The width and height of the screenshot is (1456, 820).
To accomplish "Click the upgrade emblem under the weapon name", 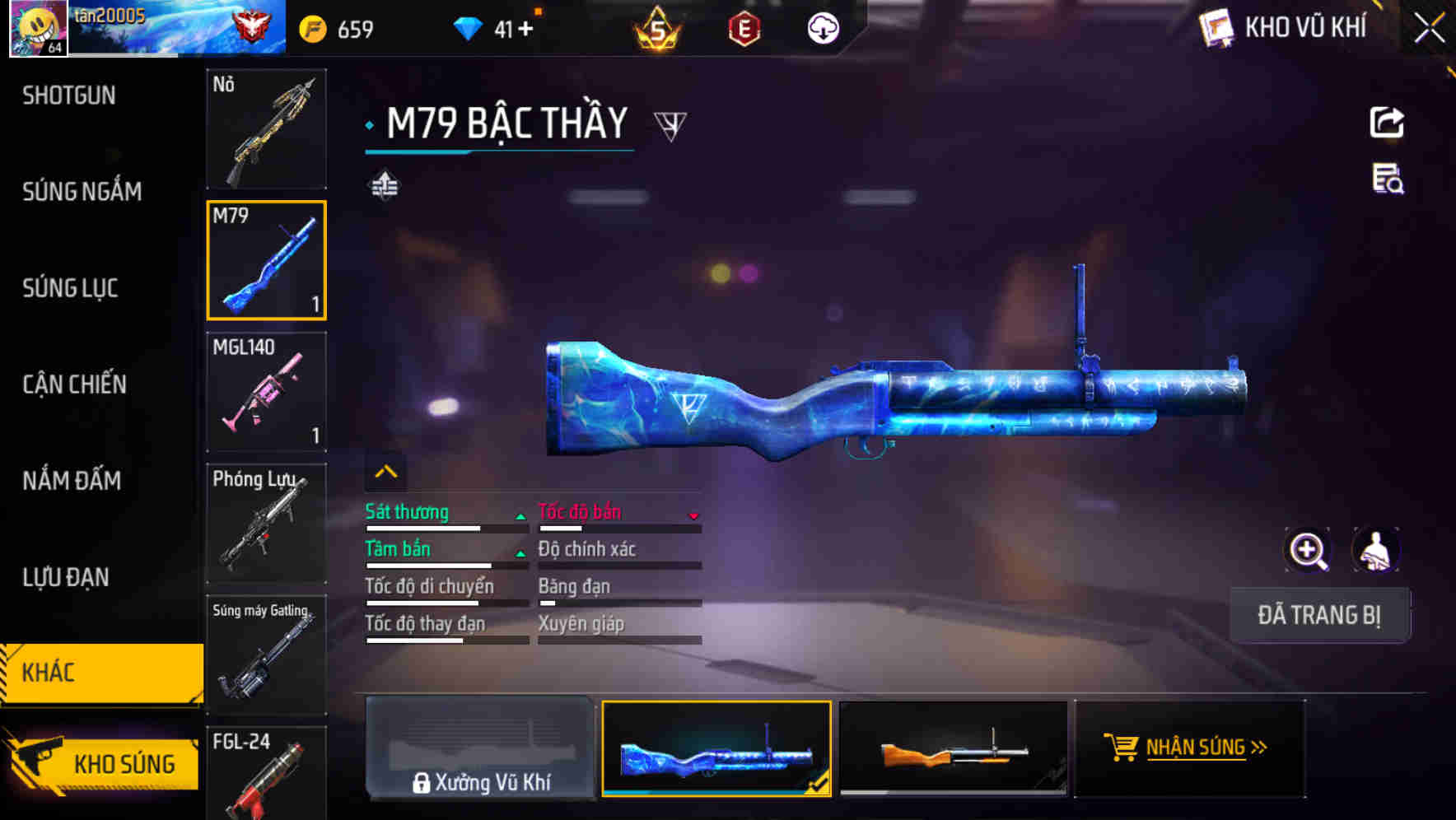I will click(x=385, y=185).
